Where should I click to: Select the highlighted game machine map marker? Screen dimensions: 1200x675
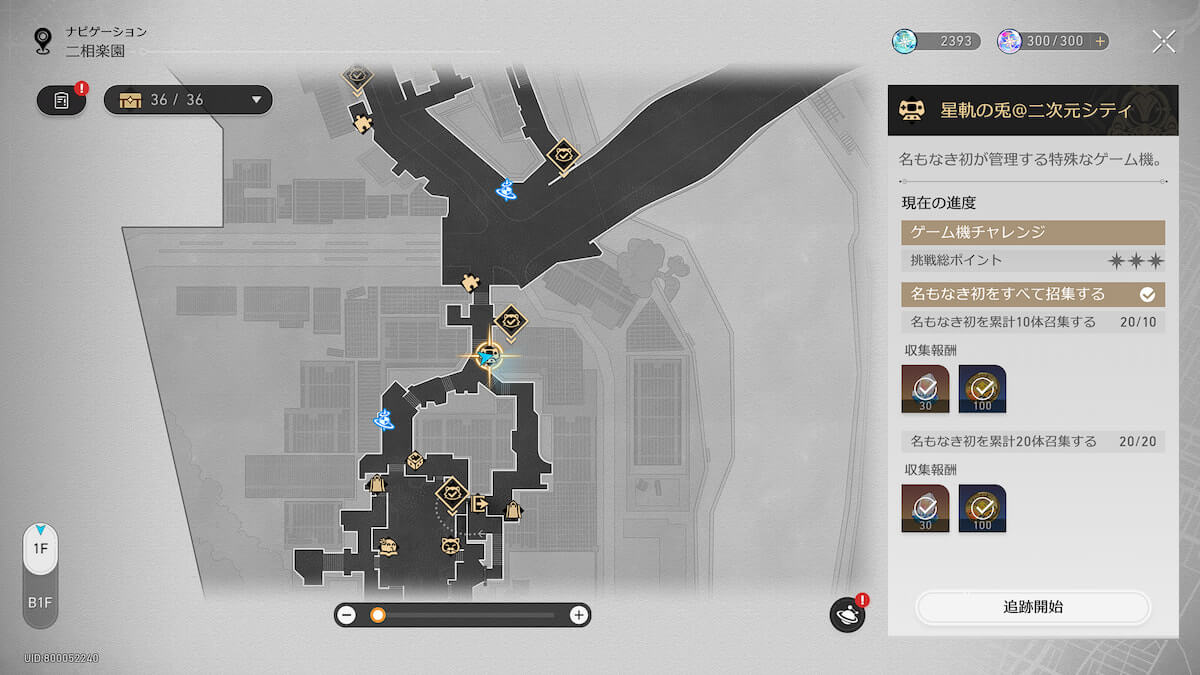pyautogui.click(x=488, y=355)
